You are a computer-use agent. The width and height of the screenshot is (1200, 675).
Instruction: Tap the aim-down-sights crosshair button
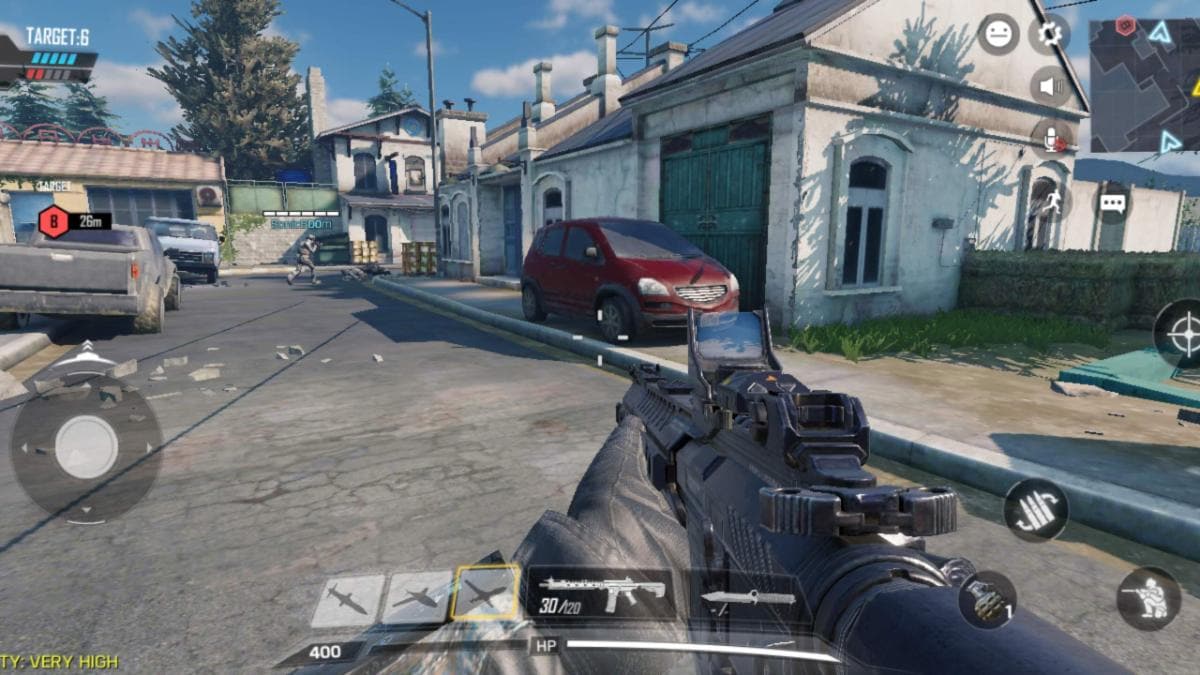pyautogui.click(x=1183, y=334)
